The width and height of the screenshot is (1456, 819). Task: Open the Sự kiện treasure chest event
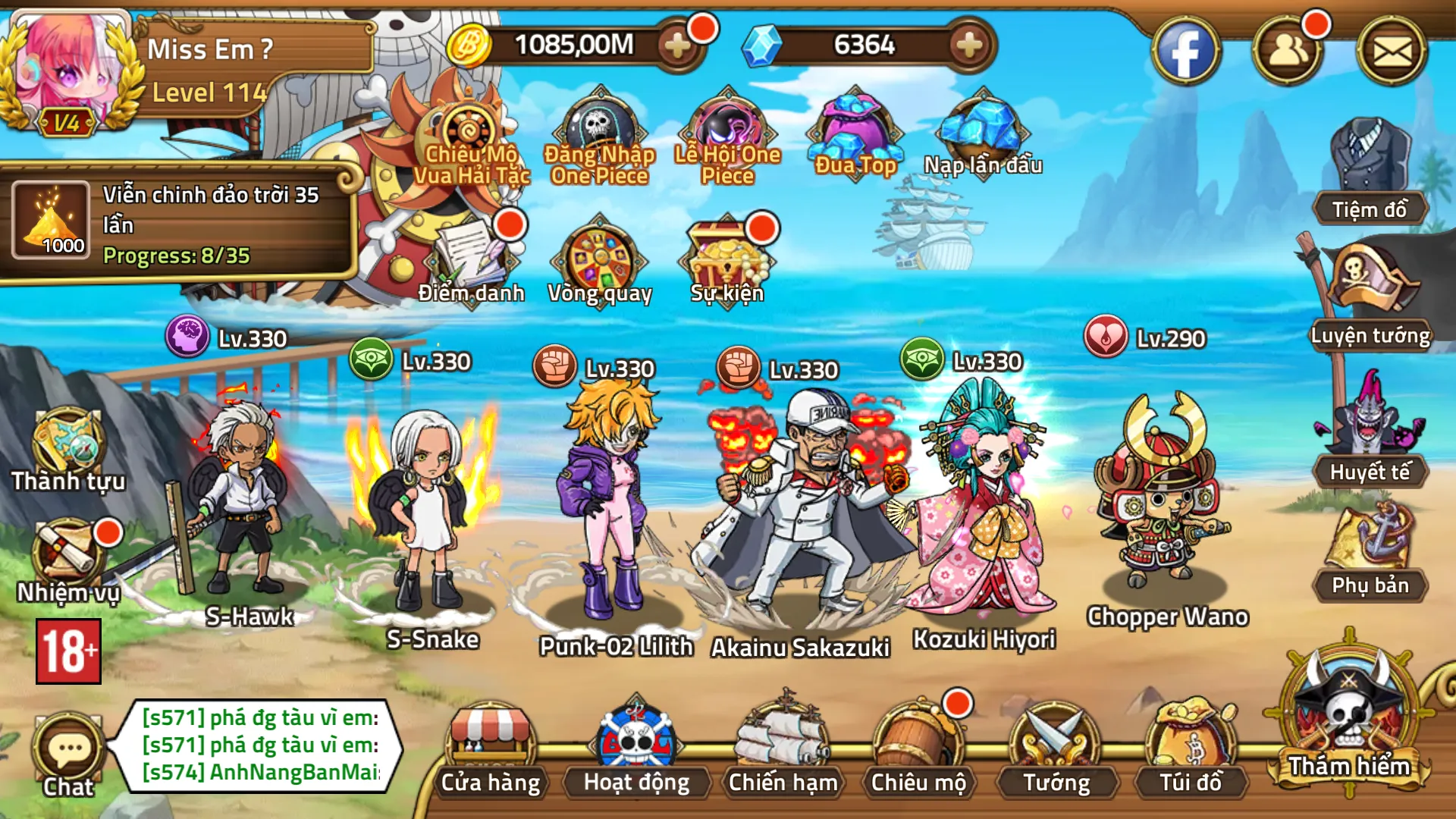[x=726, y=258]
